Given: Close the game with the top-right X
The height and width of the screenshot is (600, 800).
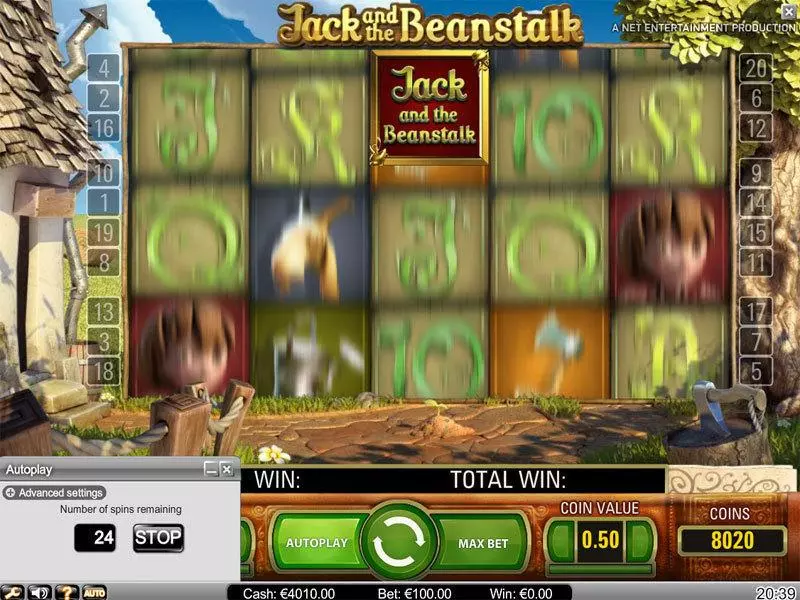Looking at the screenshot, I should point(790,11).
